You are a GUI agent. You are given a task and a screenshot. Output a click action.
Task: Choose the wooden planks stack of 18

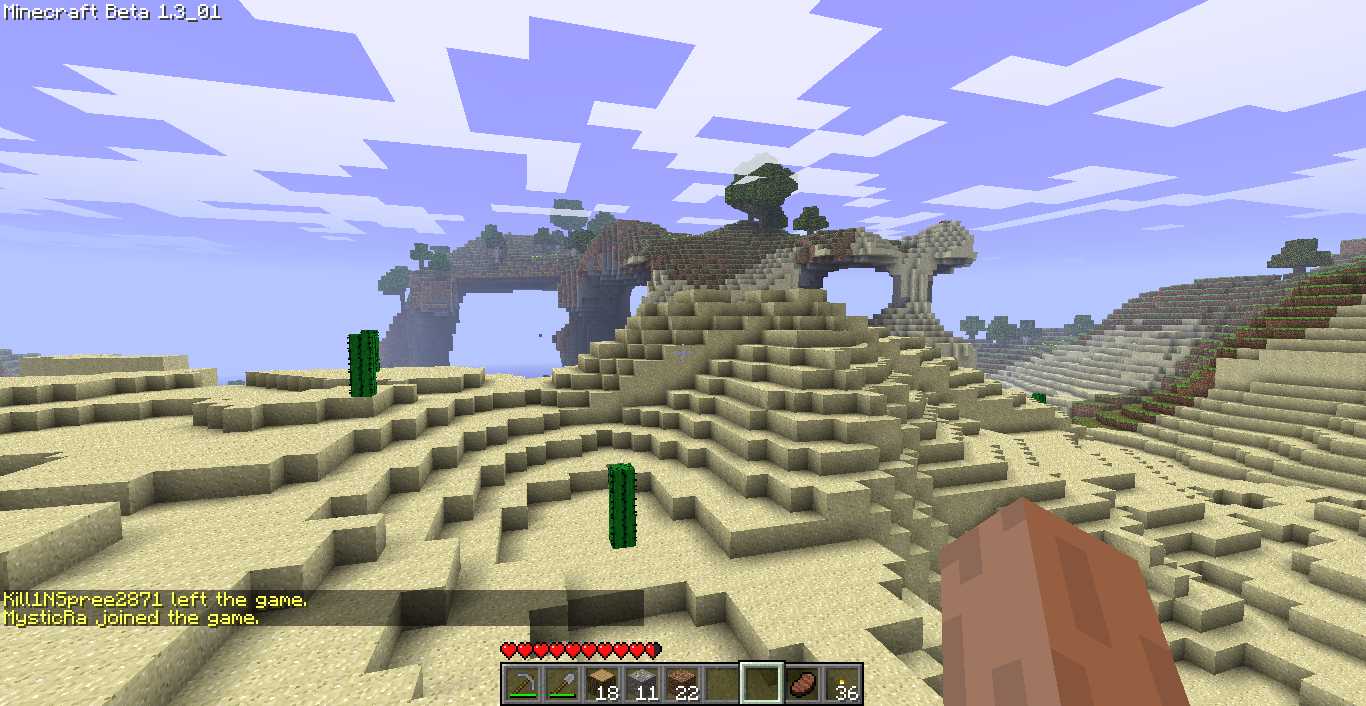click(x=601, y=684)
